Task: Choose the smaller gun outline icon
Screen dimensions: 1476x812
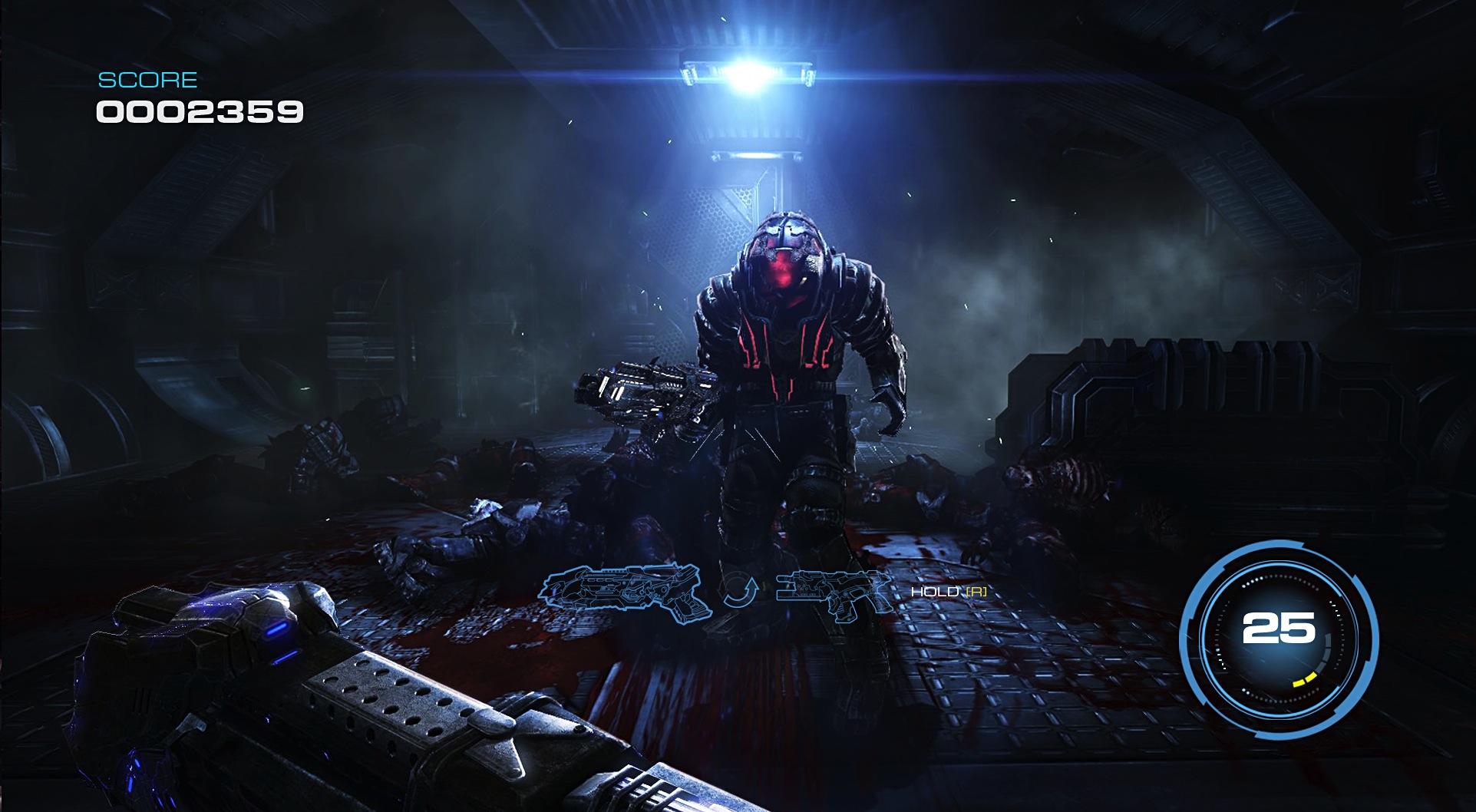Action: (834, 592)
